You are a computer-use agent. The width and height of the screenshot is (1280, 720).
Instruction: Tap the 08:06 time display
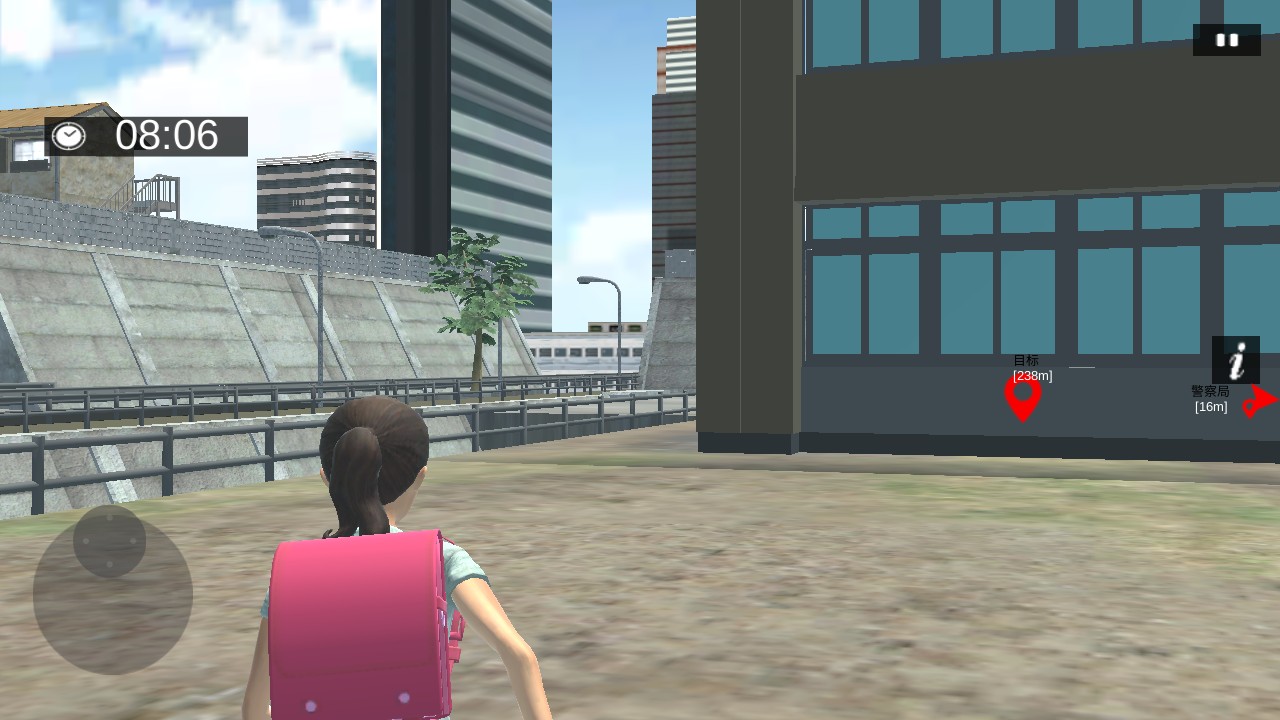coord(166,136)
